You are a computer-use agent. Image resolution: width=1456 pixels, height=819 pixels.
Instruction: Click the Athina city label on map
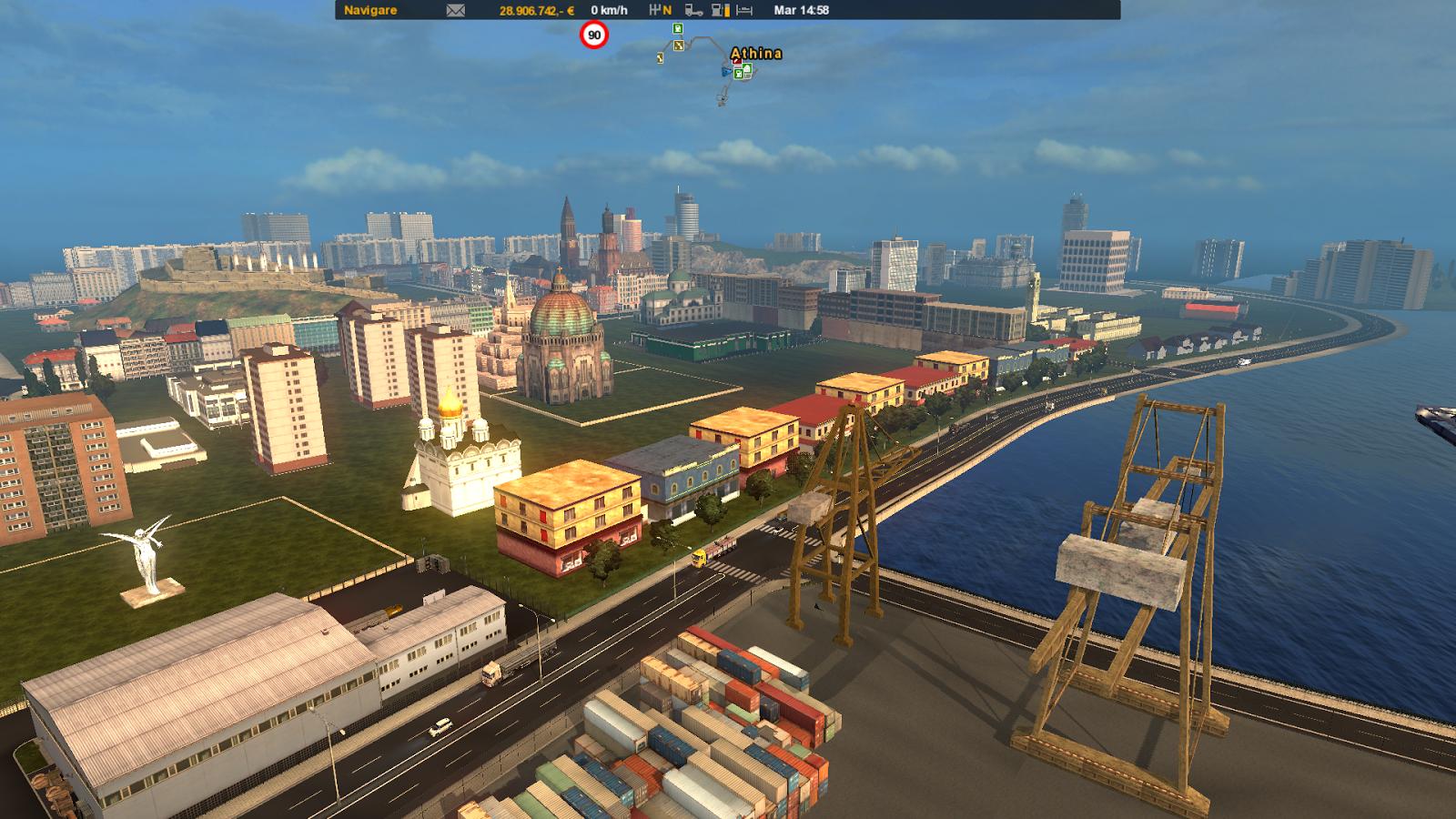(756, 53)
